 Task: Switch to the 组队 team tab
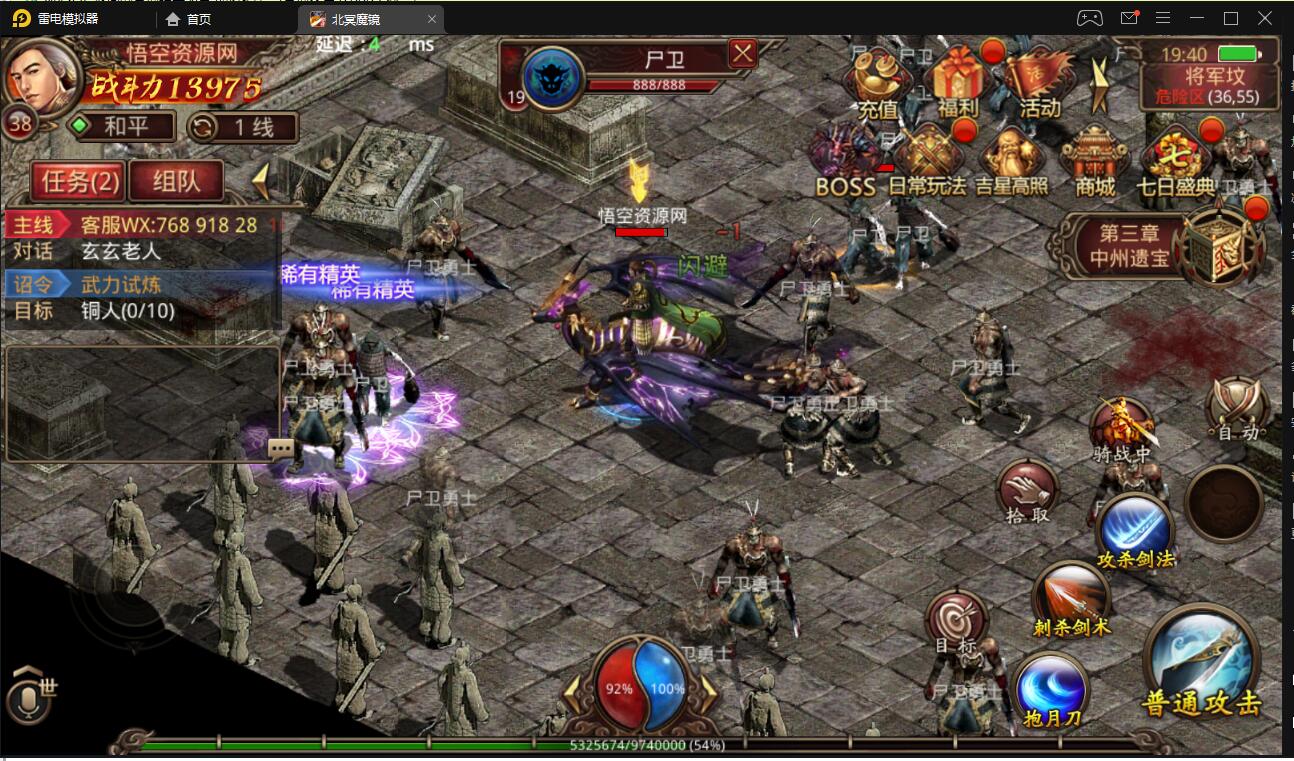click(x=176, y=180)
